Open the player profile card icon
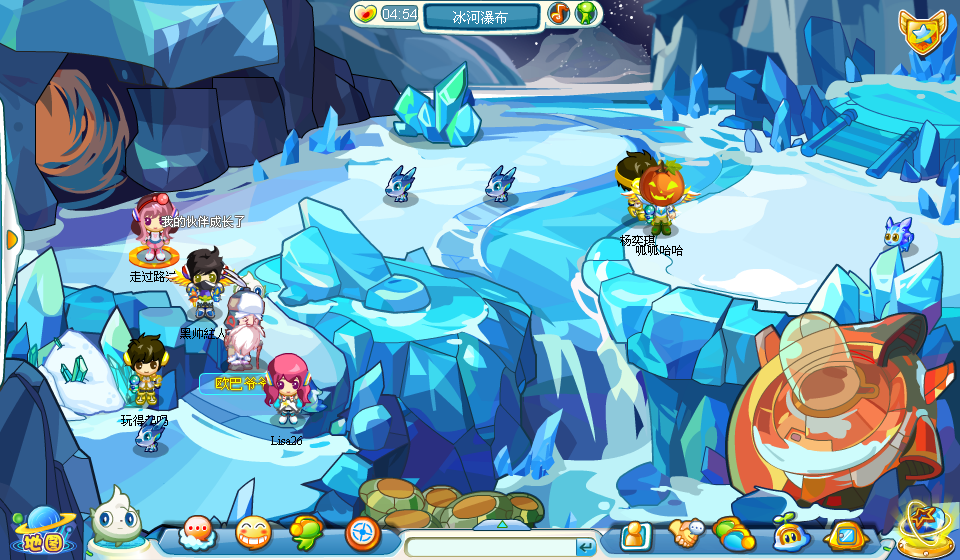 click(x=634, y=536)
